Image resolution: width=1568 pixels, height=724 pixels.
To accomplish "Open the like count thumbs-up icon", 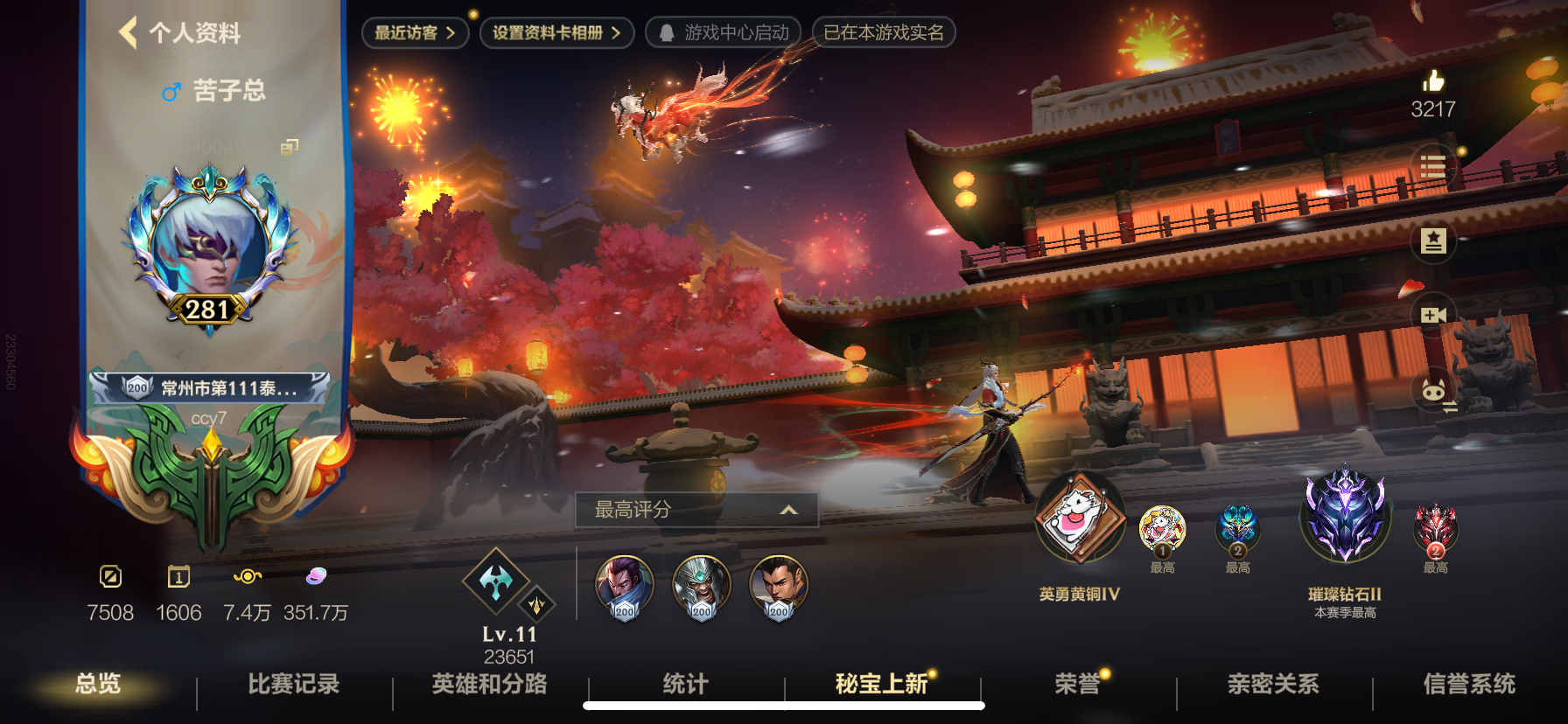I will tap(1434, 83).
